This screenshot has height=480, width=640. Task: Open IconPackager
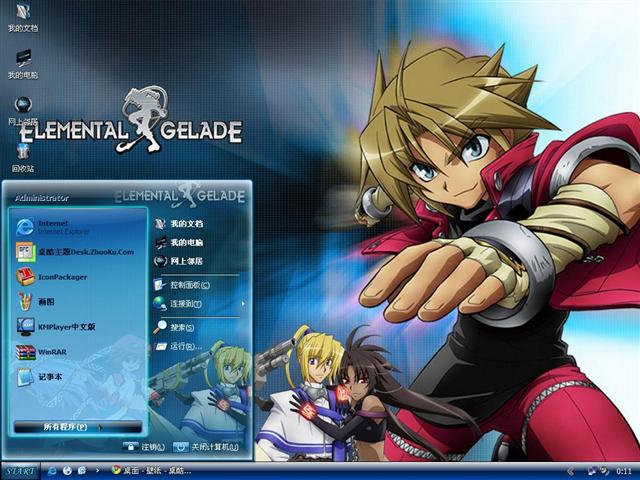[x=62, y=276]
